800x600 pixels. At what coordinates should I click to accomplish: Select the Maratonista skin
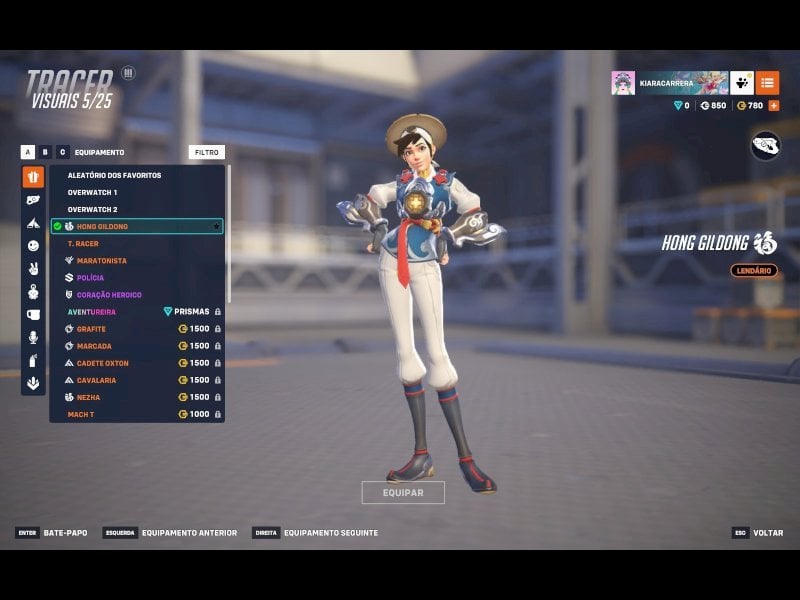click(x=101, y=261)
